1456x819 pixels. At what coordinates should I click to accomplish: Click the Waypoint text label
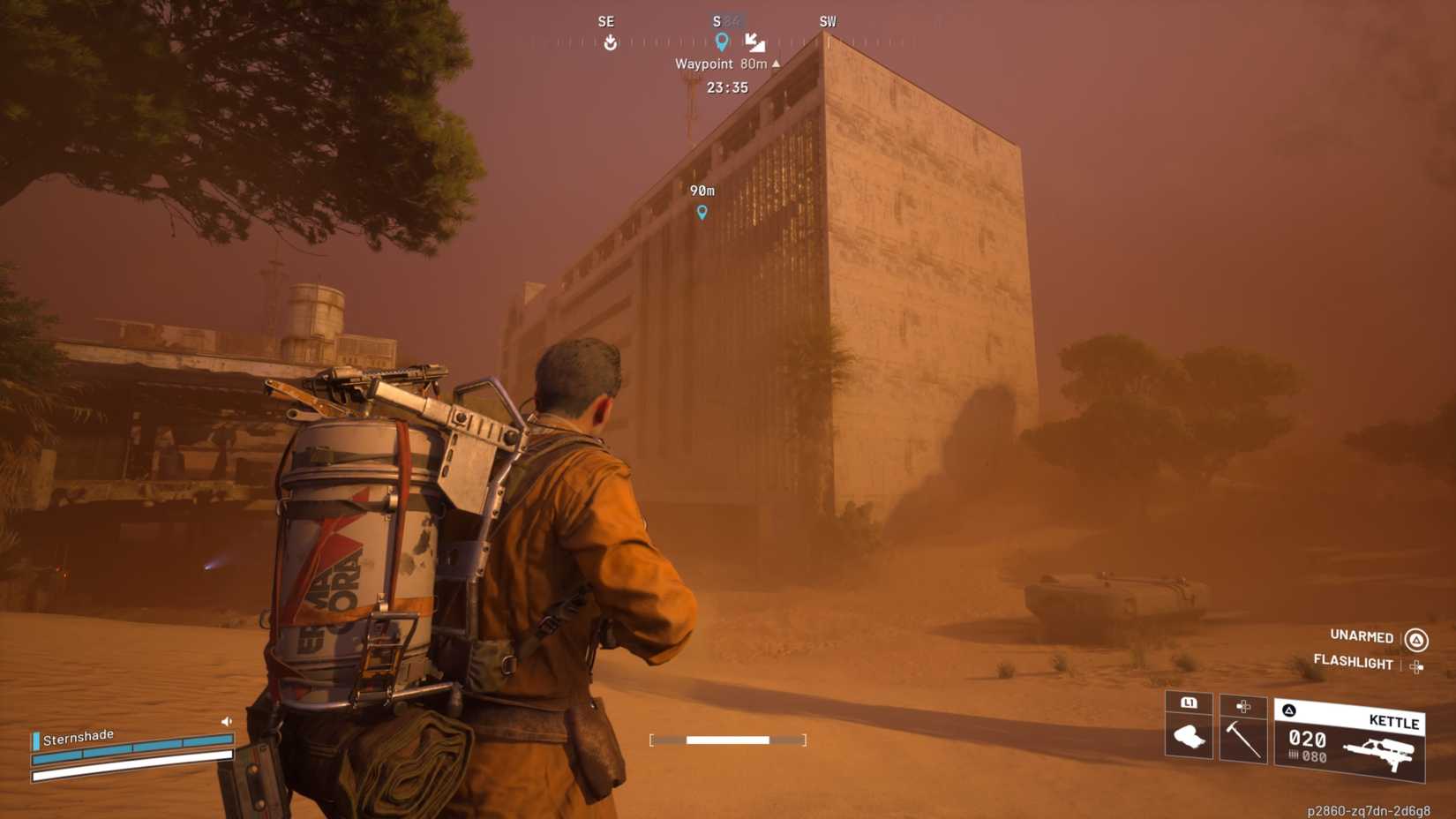point(703,64)
